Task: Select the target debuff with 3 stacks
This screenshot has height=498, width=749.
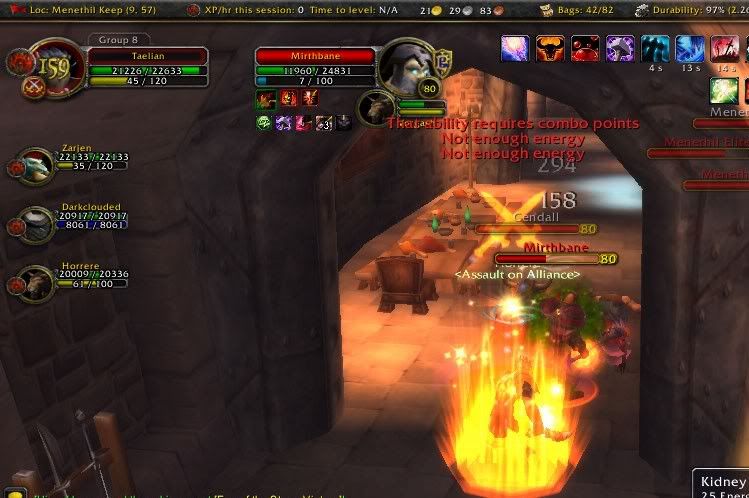Action: [323, 122]
